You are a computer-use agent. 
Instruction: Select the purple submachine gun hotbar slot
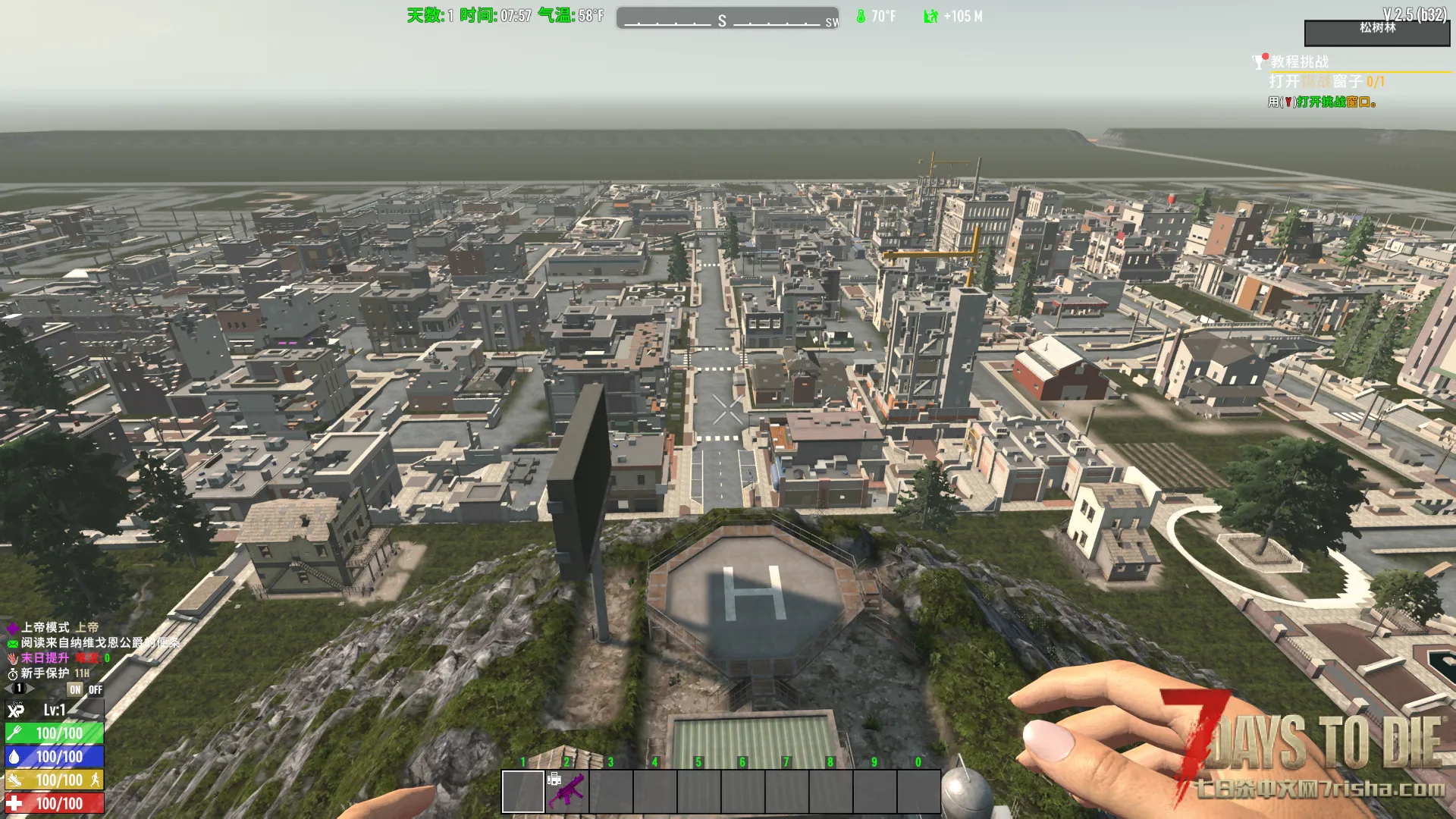pyautogui.click(x=566, y=791)
